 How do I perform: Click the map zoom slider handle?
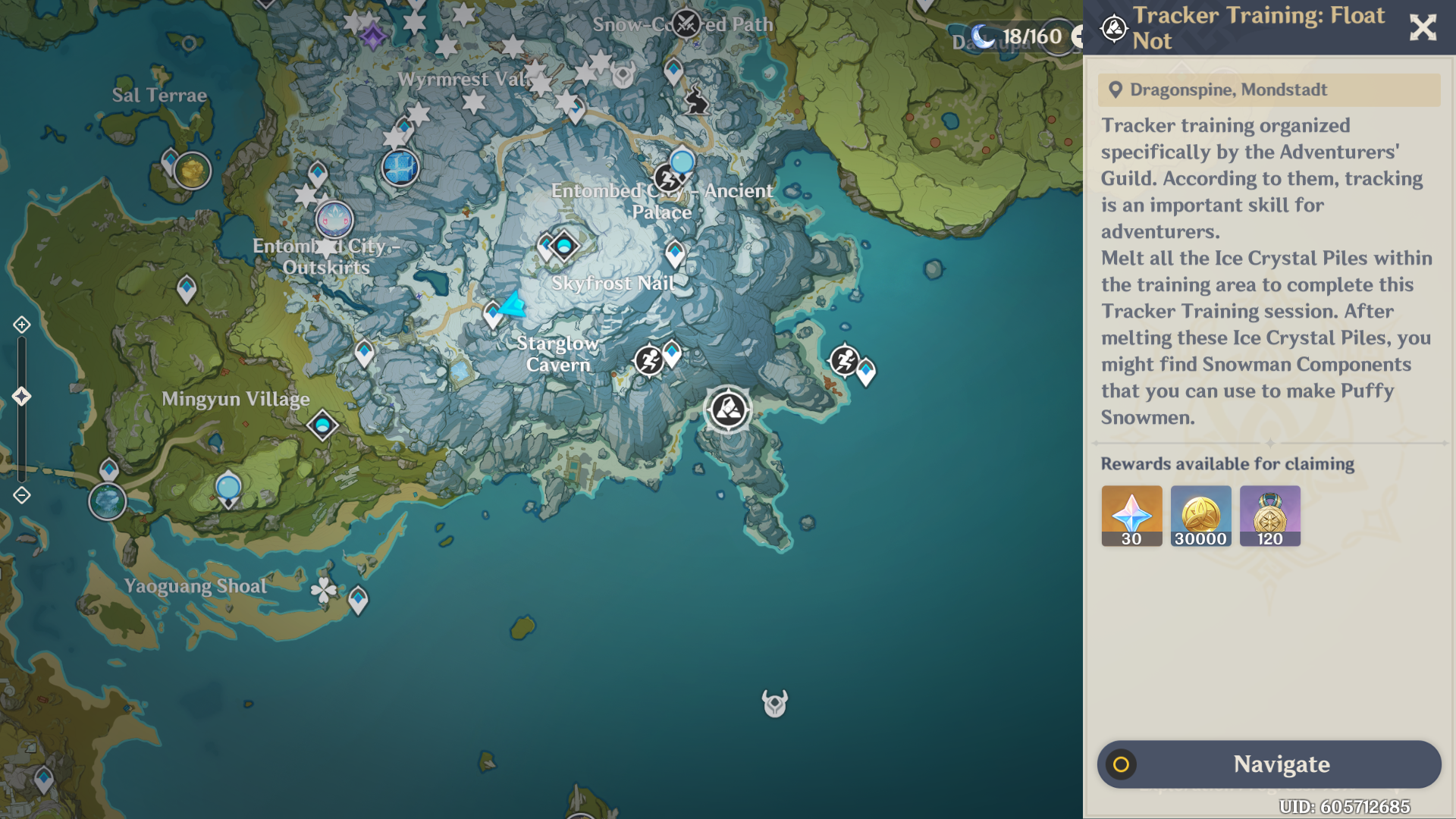pyautogui.click(x=21, y=396)
